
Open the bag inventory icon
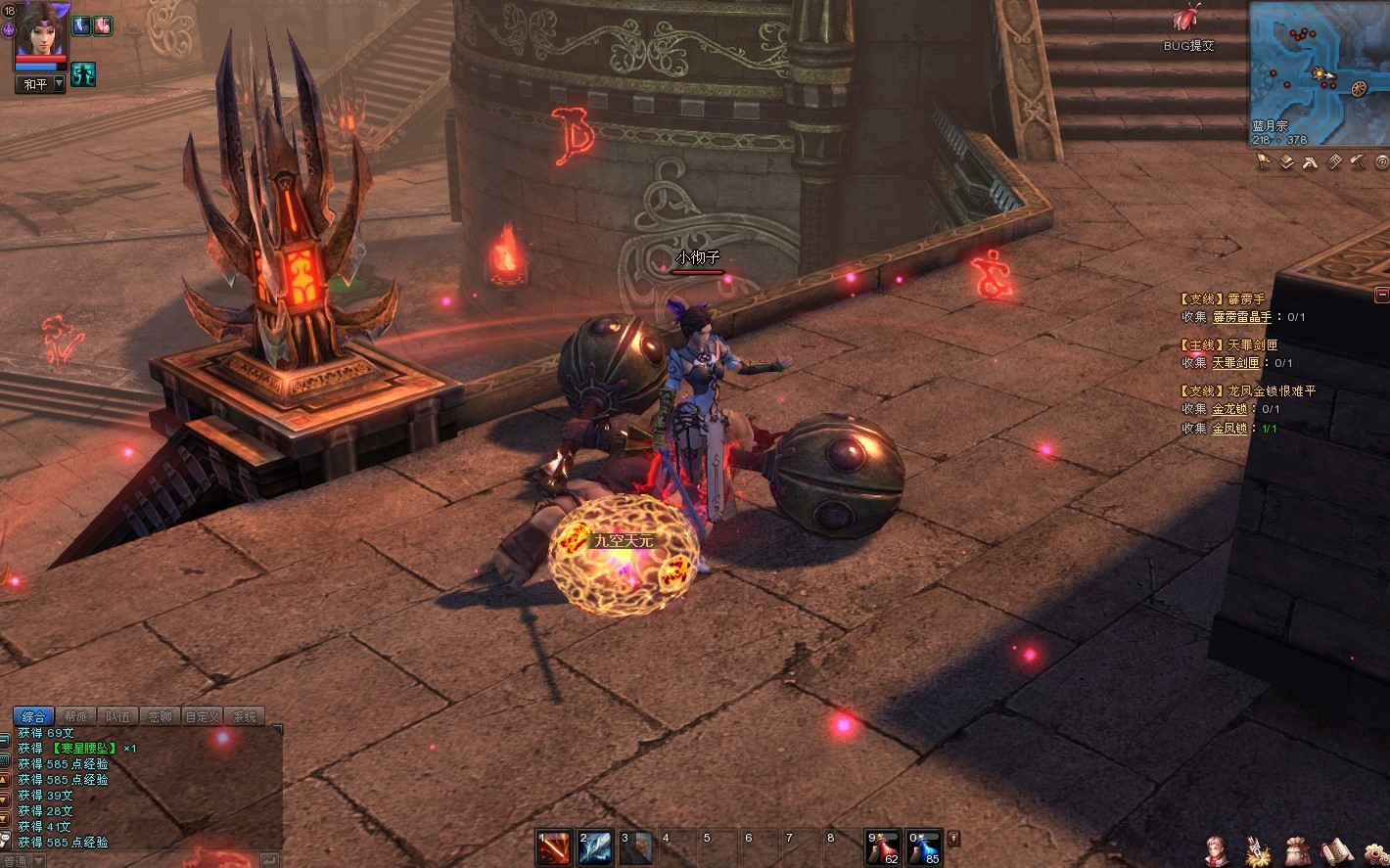coord(1297,850)
